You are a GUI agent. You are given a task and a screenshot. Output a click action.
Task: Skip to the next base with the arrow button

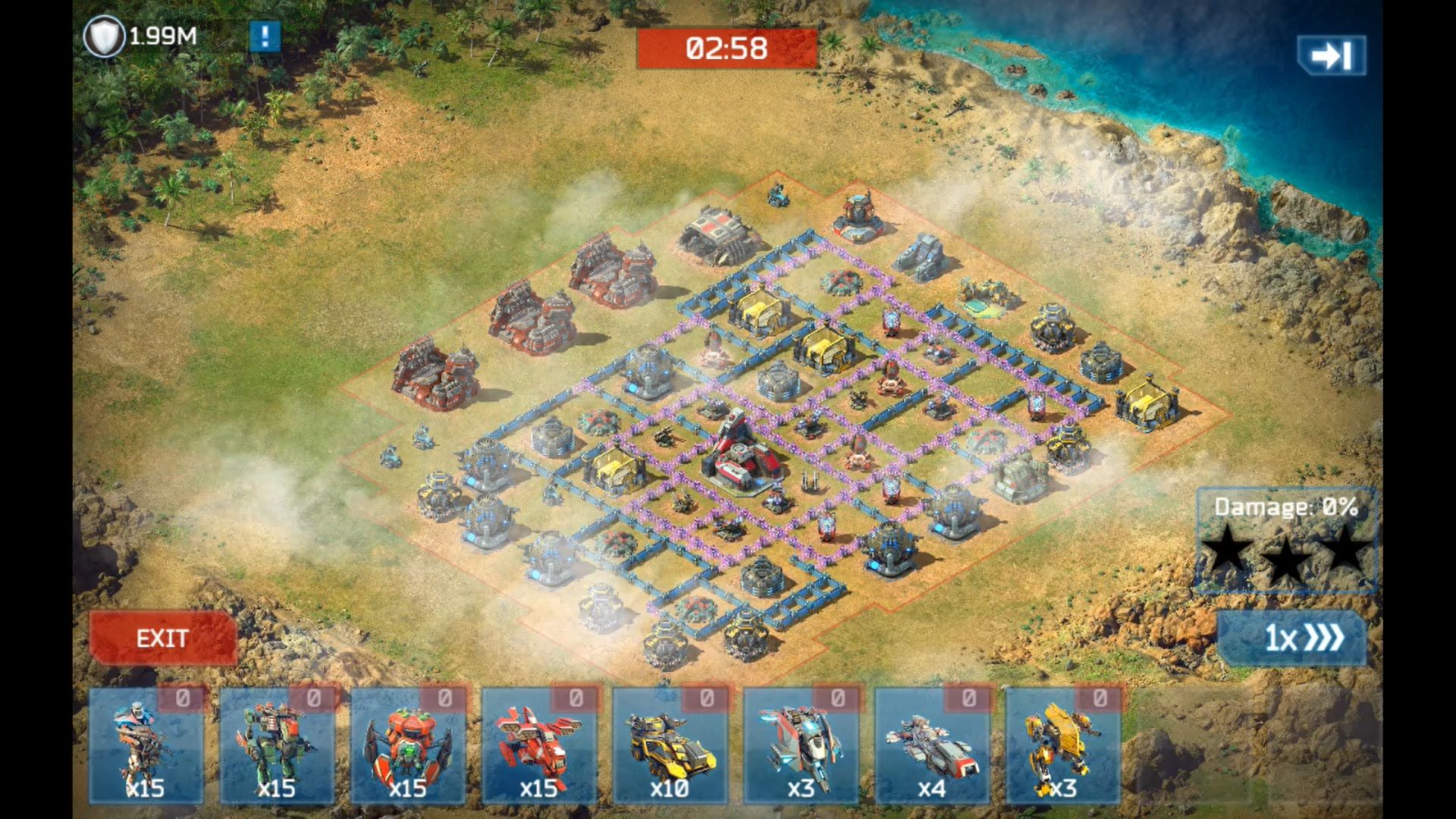[x=1332, y=55]
